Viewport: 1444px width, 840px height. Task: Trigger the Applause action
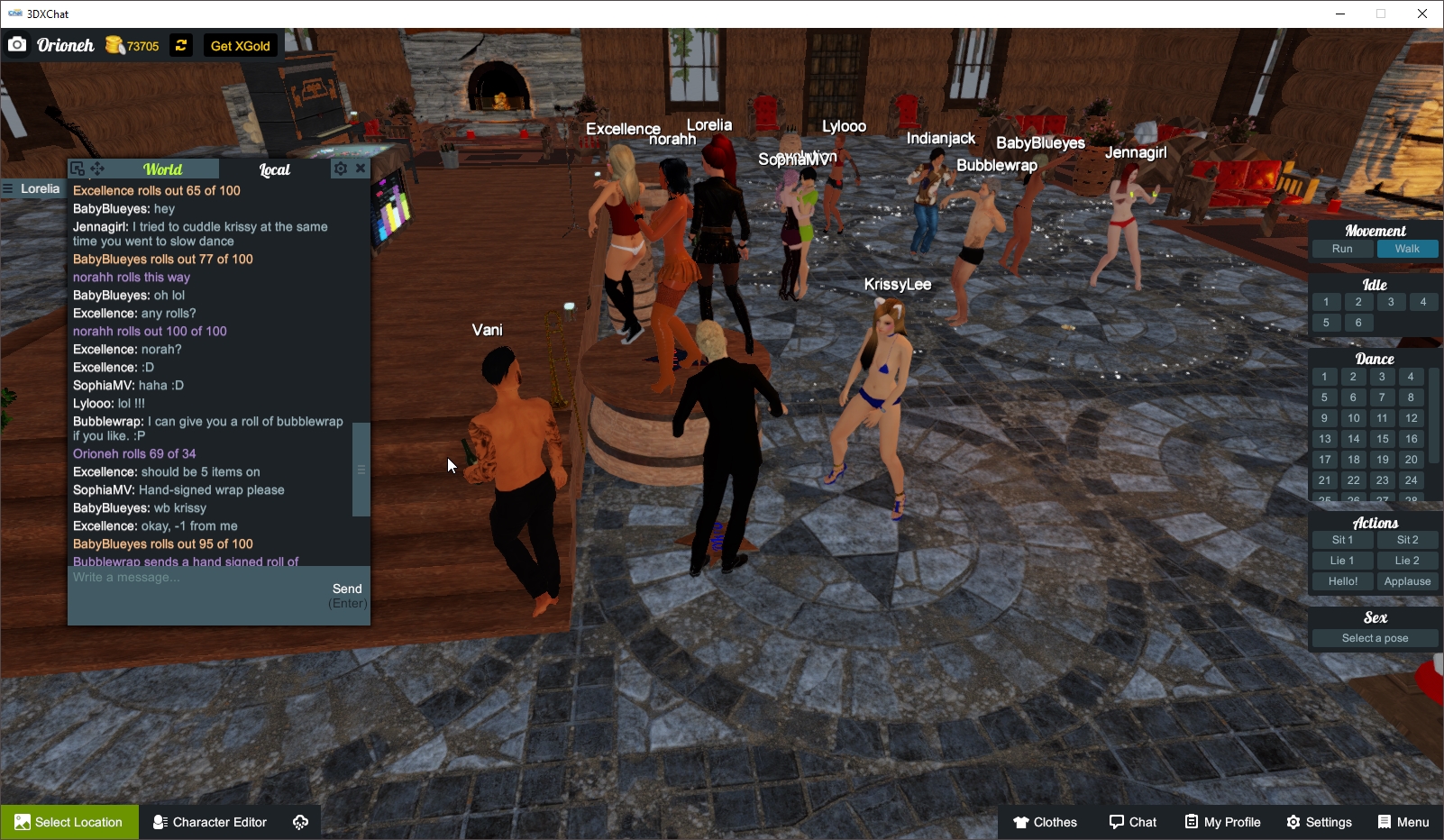1407,581
